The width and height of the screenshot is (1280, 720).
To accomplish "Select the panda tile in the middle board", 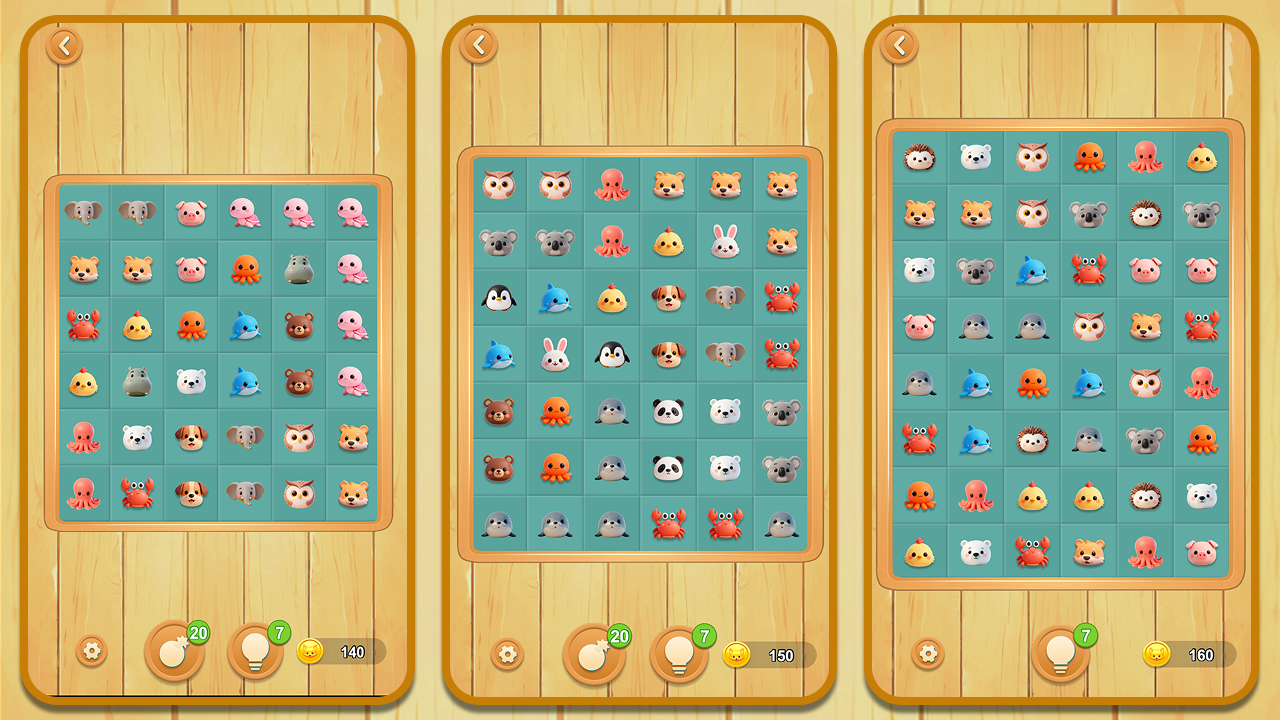I will coord(668,411).
